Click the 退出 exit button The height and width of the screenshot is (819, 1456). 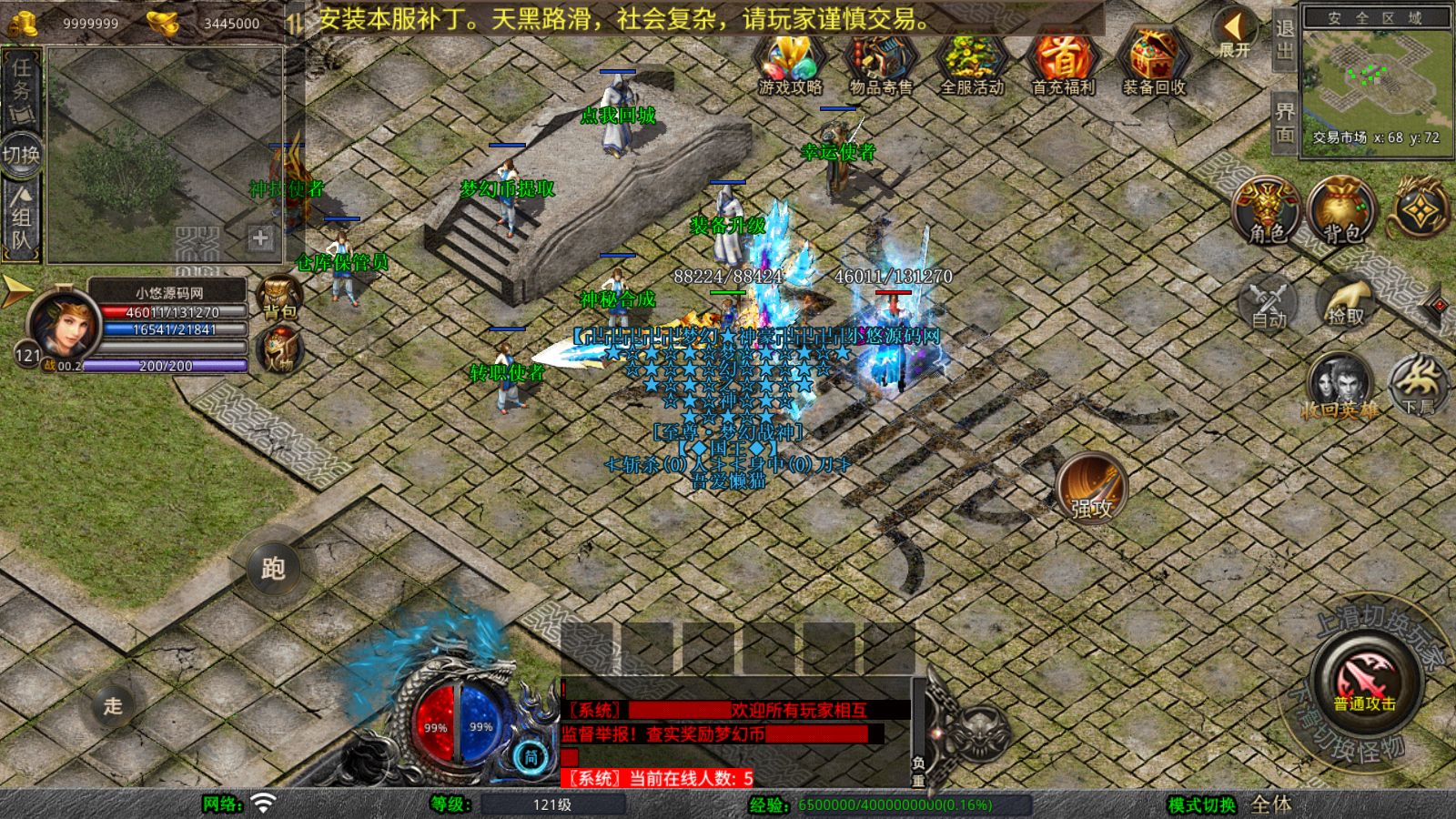[x=1284, y=38]
